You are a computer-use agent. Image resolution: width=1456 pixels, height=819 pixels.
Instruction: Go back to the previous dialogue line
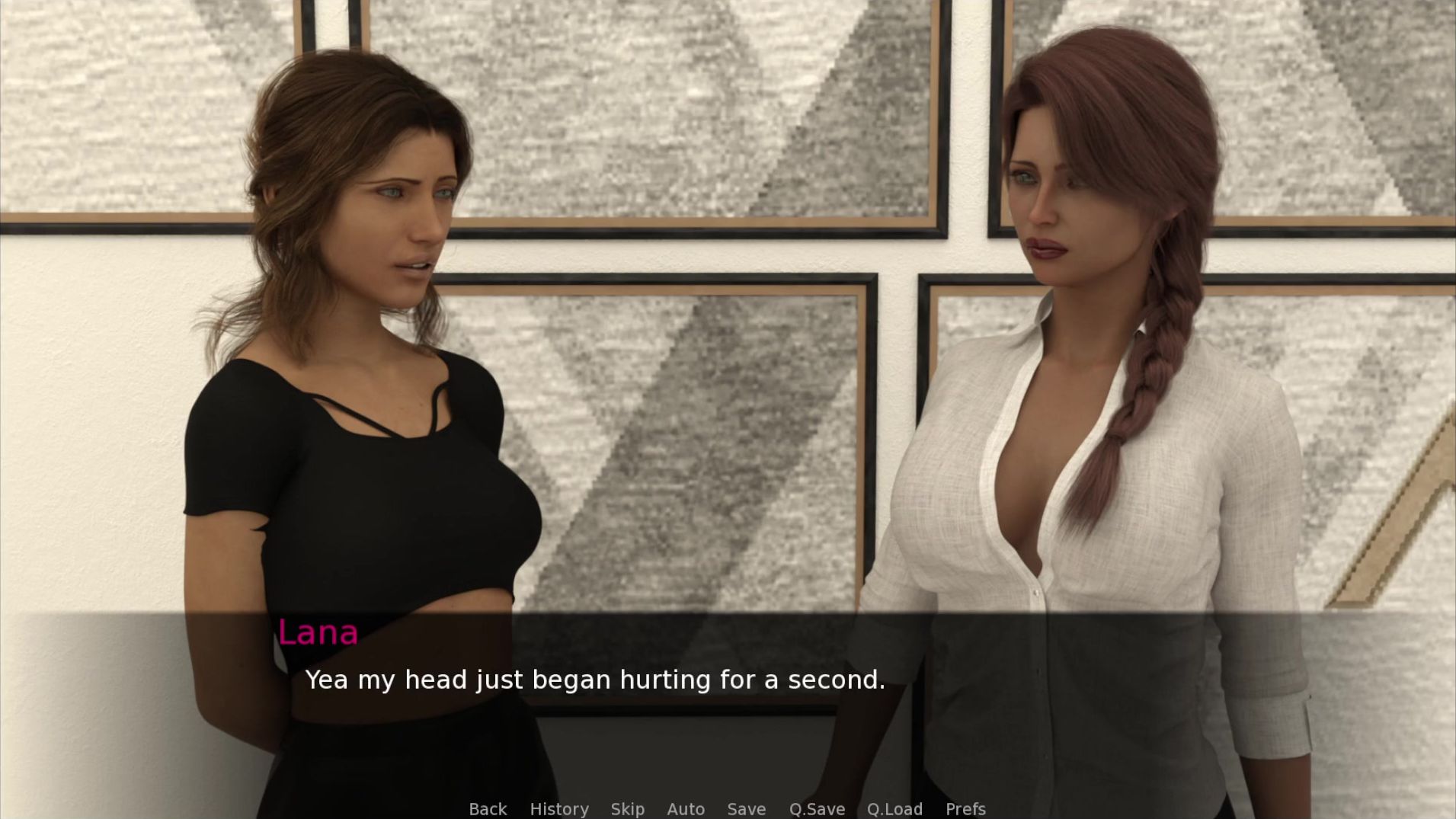pyautogui.click(x=488, y=808)
